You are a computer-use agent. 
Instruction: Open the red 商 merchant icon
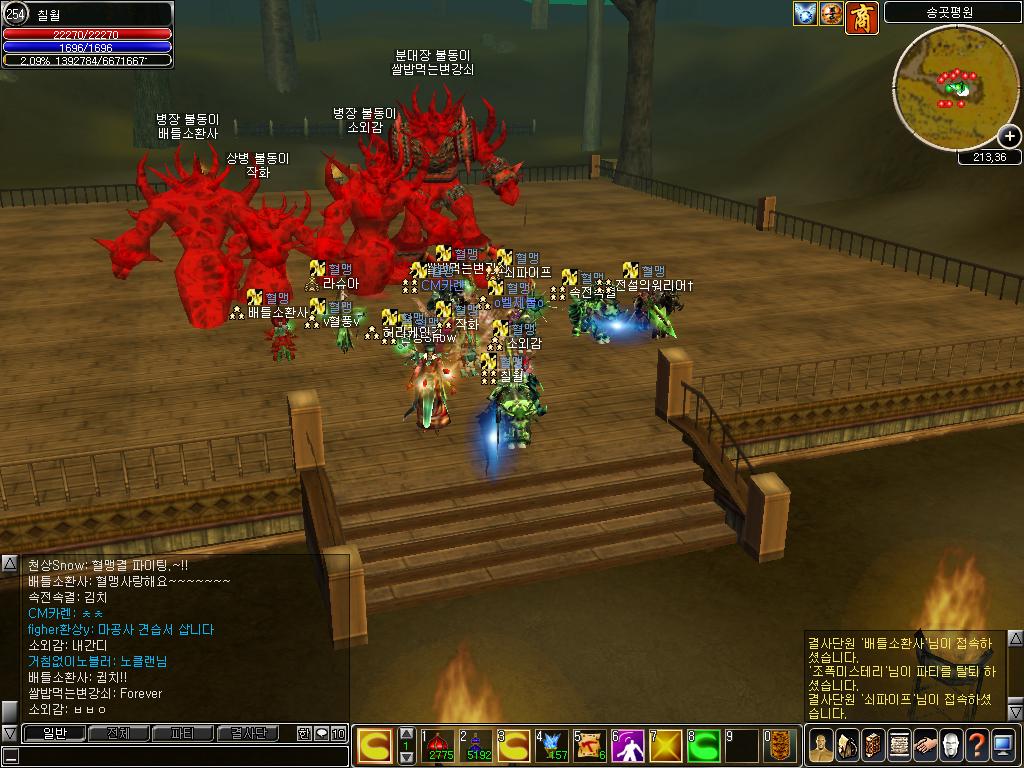point(862,17)
